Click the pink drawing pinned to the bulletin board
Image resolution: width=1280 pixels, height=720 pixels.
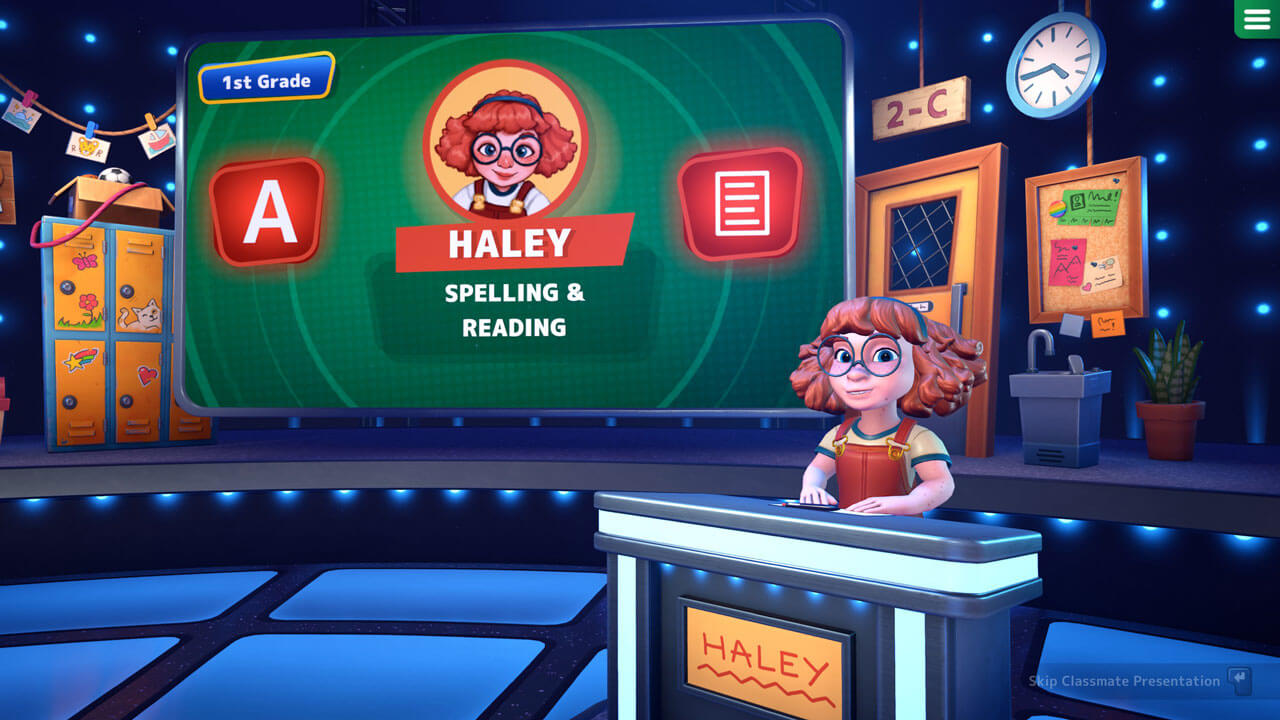[1067, 263]
